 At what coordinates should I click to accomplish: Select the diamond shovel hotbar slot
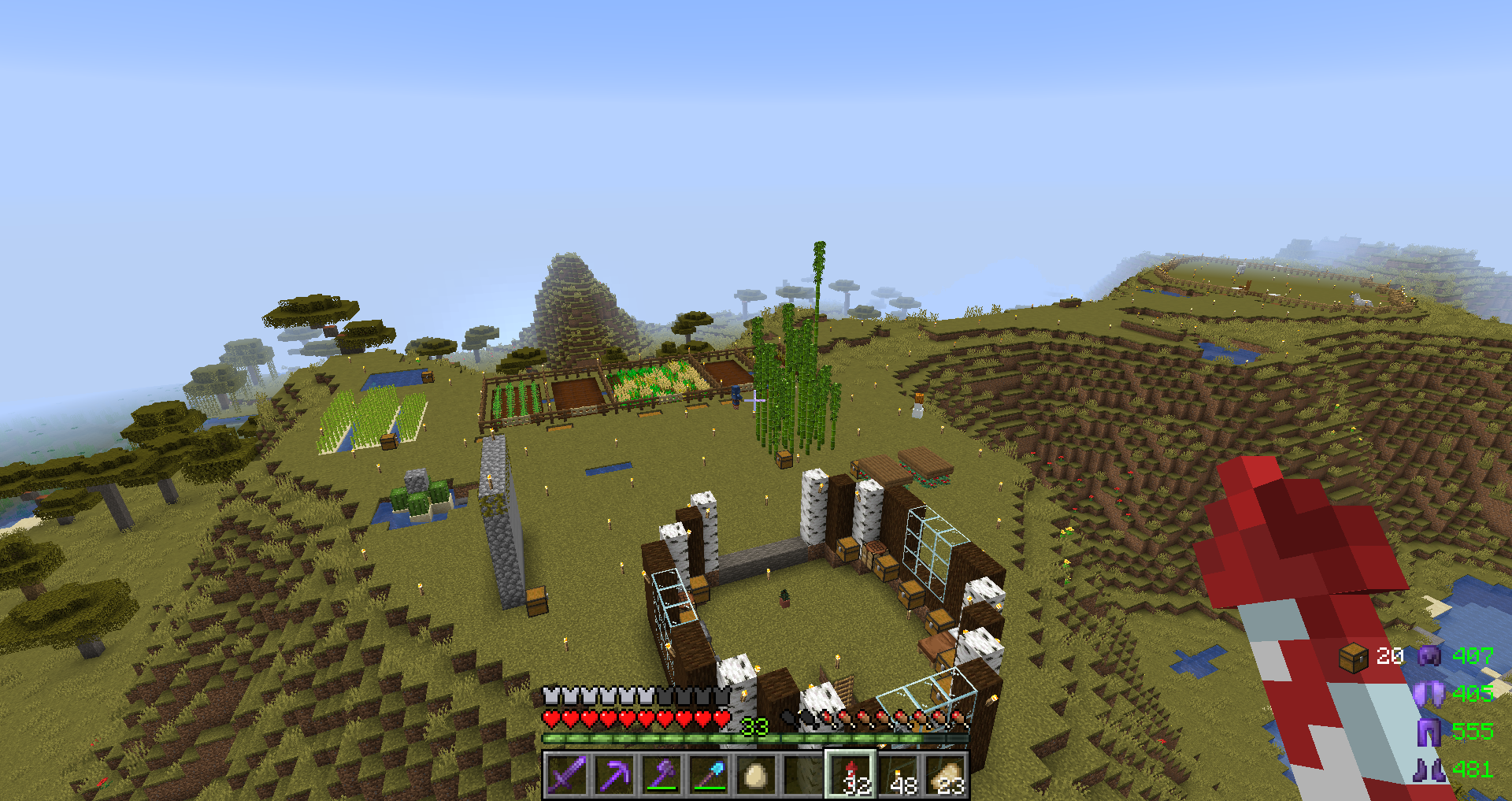[708, 775]
